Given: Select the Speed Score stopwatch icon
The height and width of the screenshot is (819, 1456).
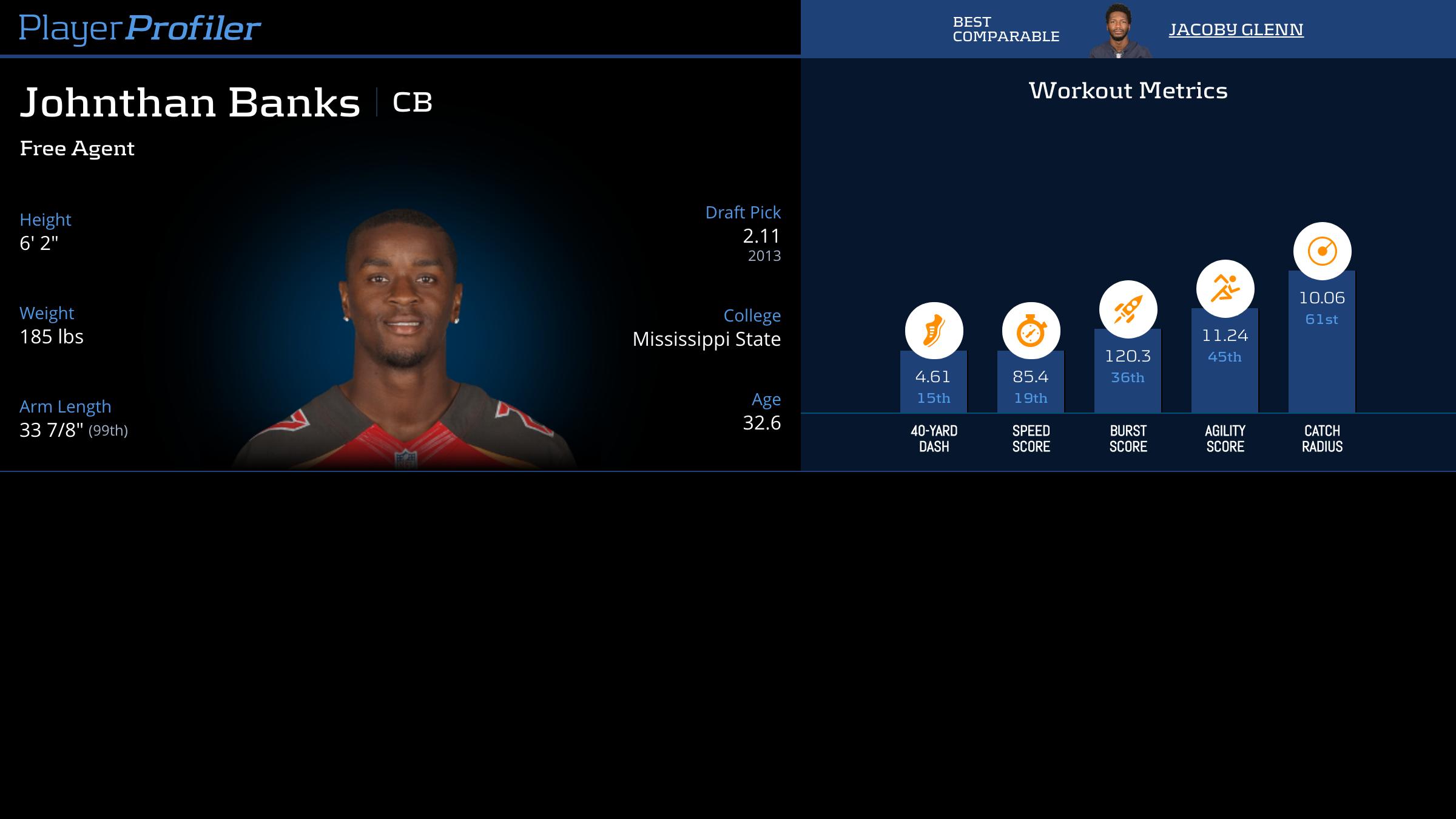Looking at the screenshot, I should [1031, 331].
